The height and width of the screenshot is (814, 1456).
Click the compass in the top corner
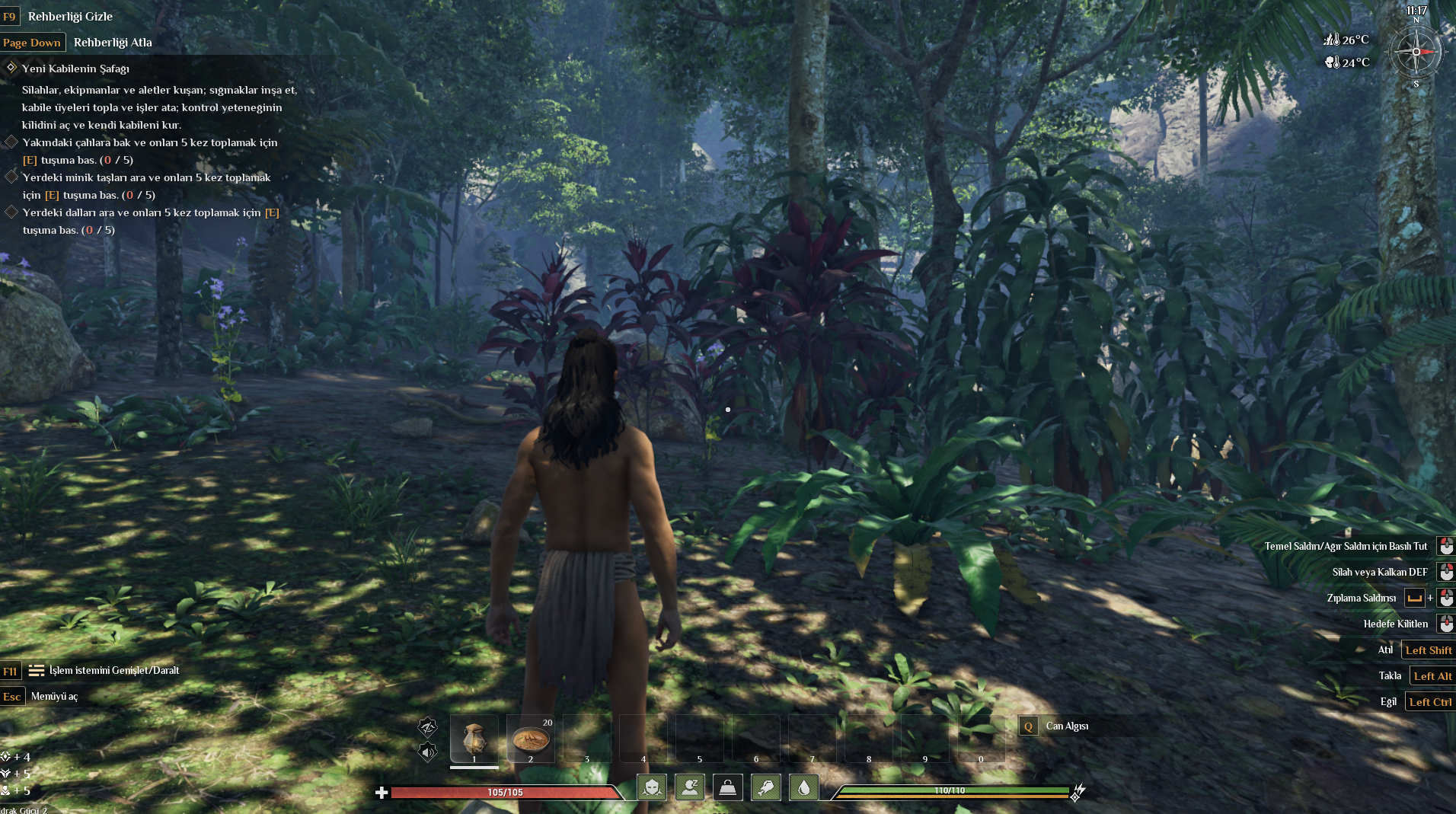point(1416,52)
